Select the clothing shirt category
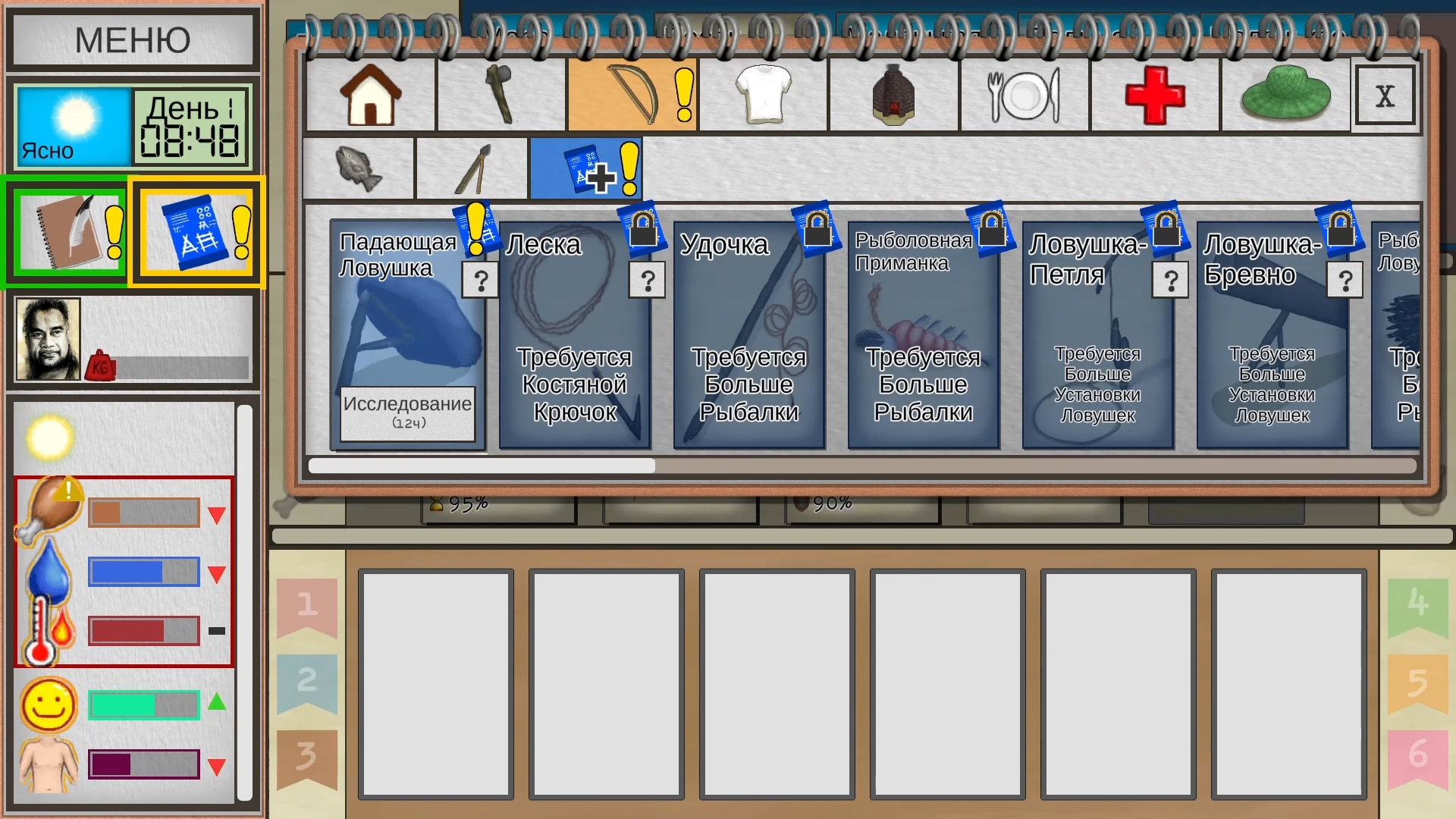Image resolution: width=1456 pixels, height=819 pixels. [x=763, y=93]
